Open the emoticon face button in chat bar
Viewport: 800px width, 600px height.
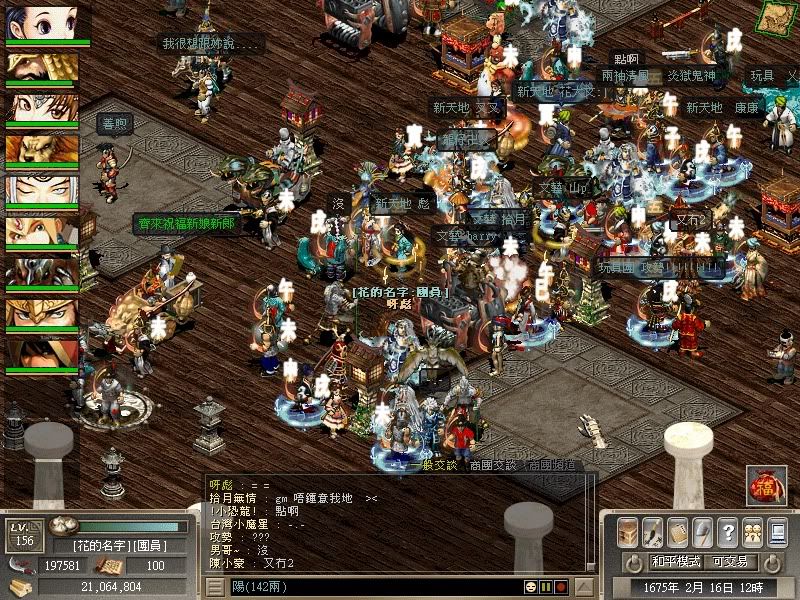click(x=531, y=586)
